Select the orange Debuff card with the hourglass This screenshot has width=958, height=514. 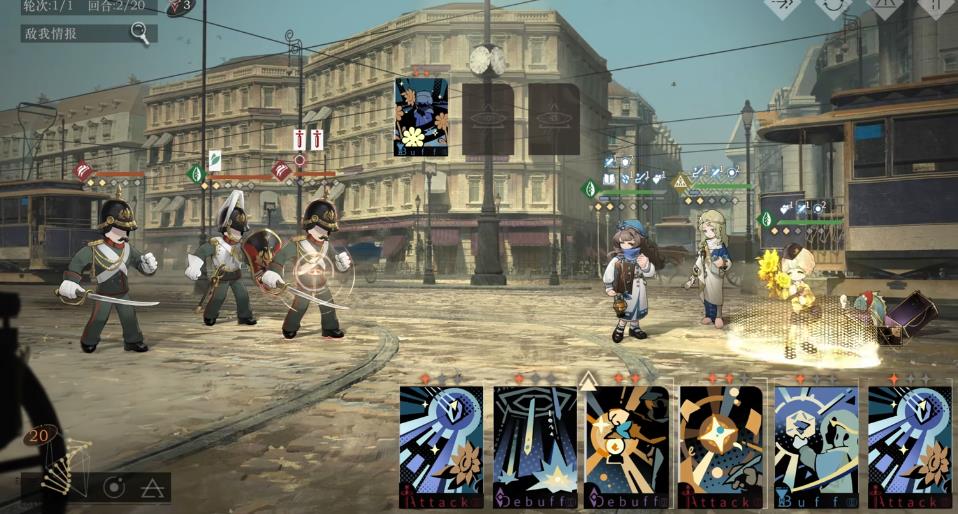click(627, 447)
